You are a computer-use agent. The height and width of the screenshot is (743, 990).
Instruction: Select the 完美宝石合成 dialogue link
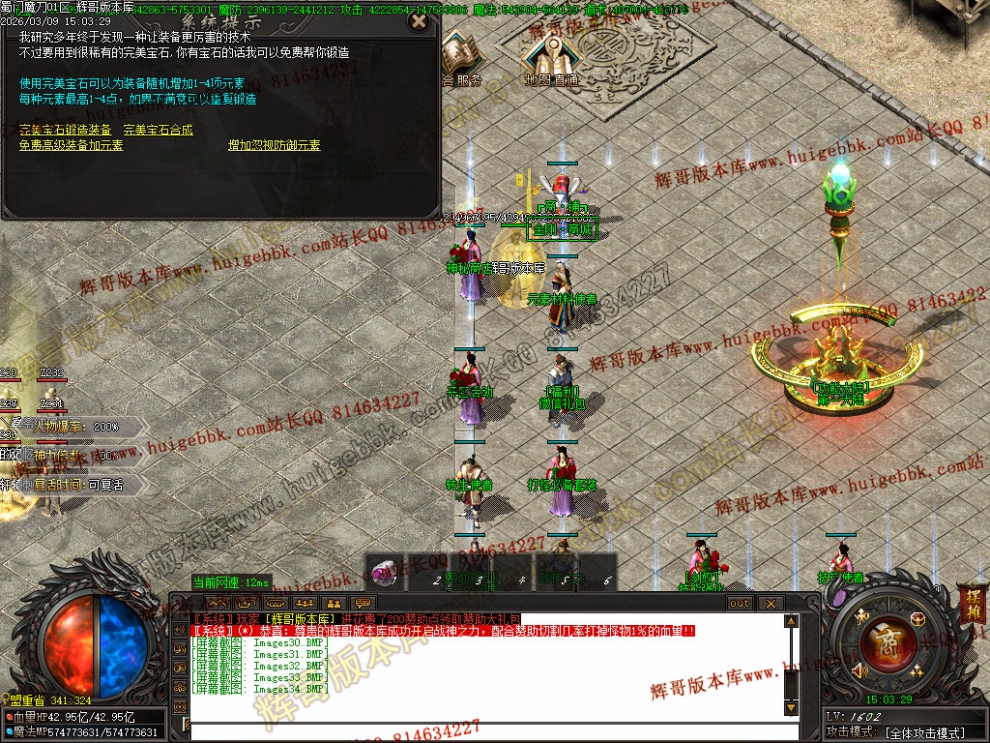158,130
